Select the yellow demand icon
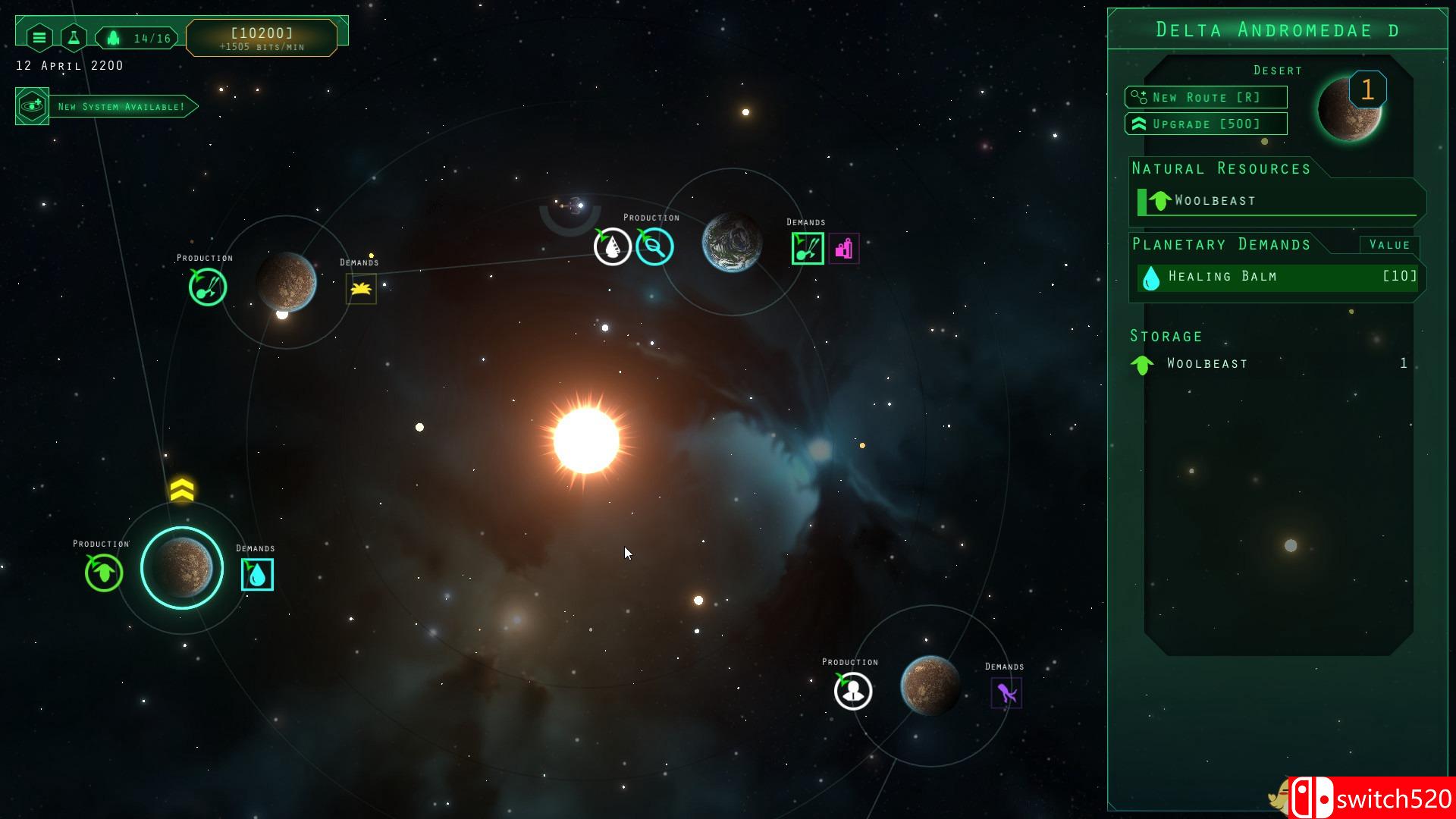1456x819 pixels. click(x=361, y=289)
